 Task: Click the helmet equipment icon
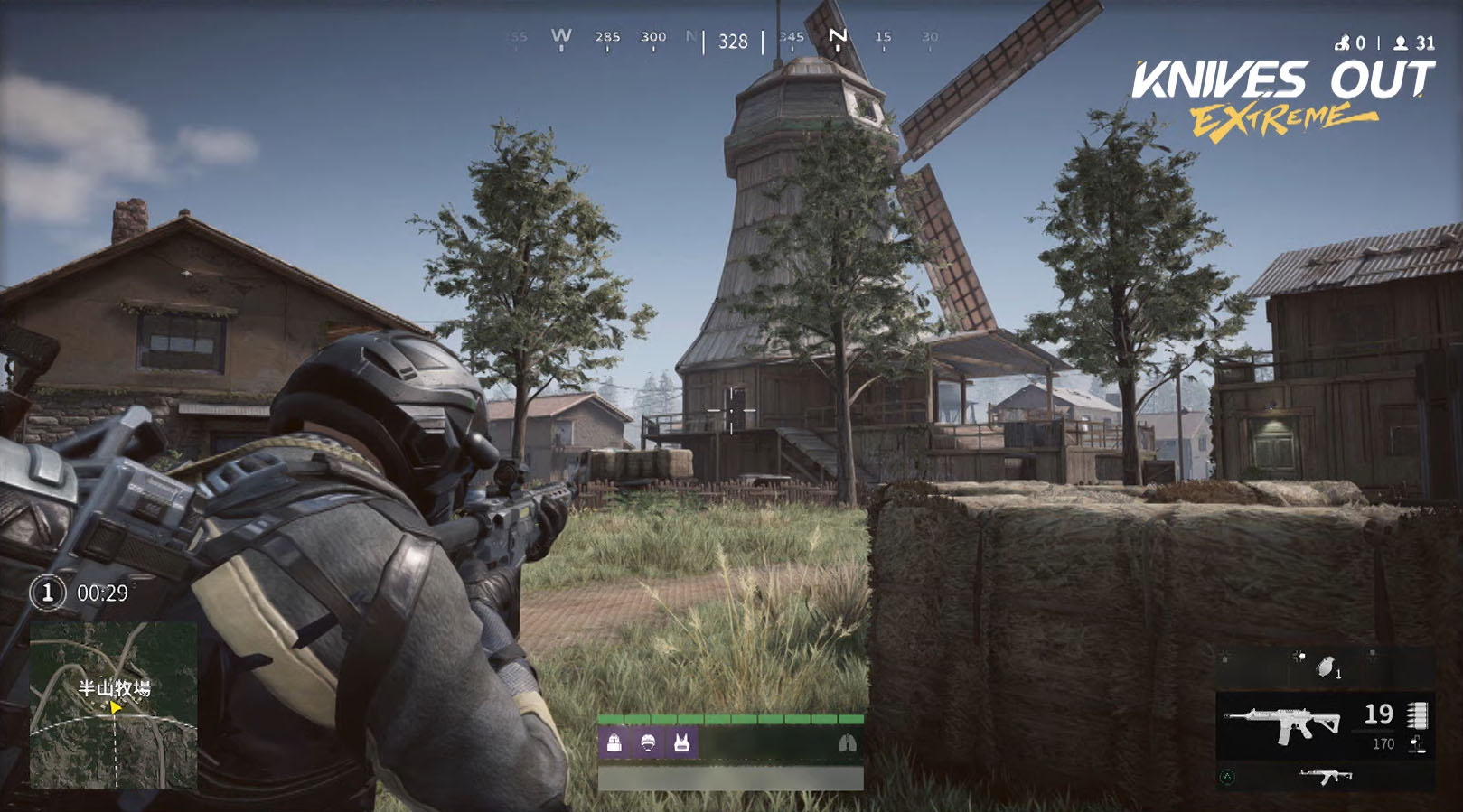[x=648, y=743]
